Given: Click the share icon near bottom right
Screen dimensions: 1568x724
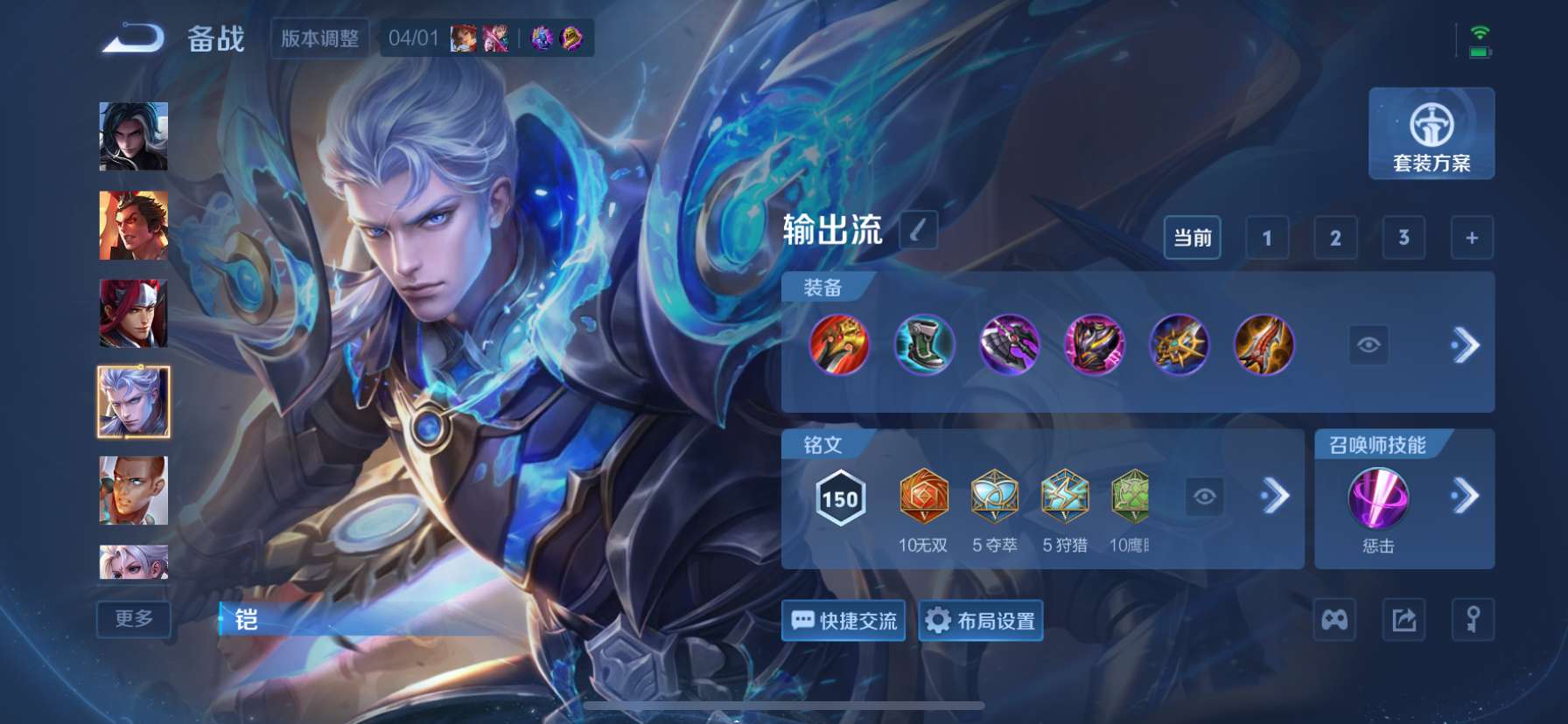Looking at the screenshot, I should click(x=1402, y=620).
